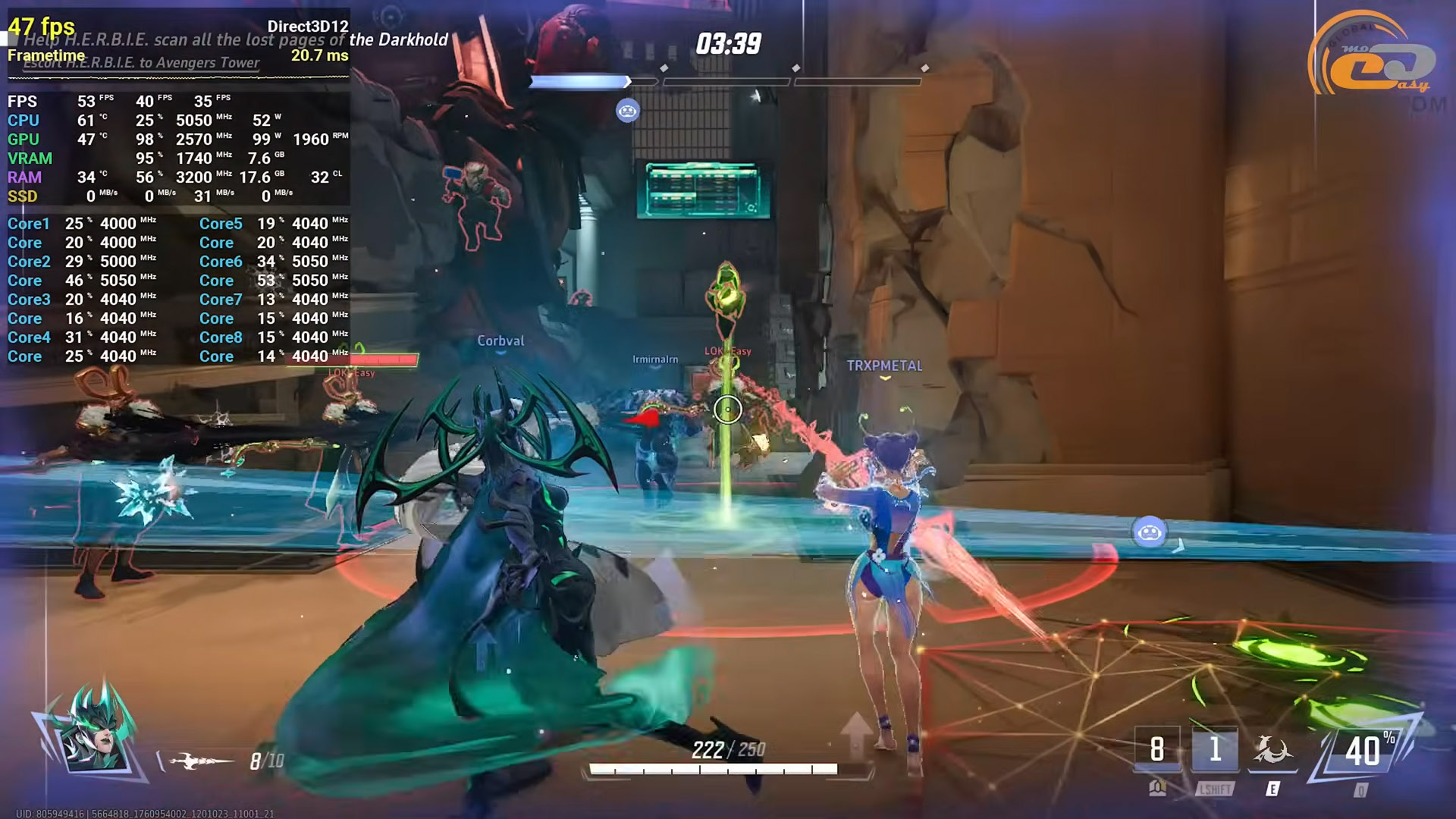Click the H.E.R.B.I.E. robot marker under the timer
The image size is (1456, 819).
point(627,111)
